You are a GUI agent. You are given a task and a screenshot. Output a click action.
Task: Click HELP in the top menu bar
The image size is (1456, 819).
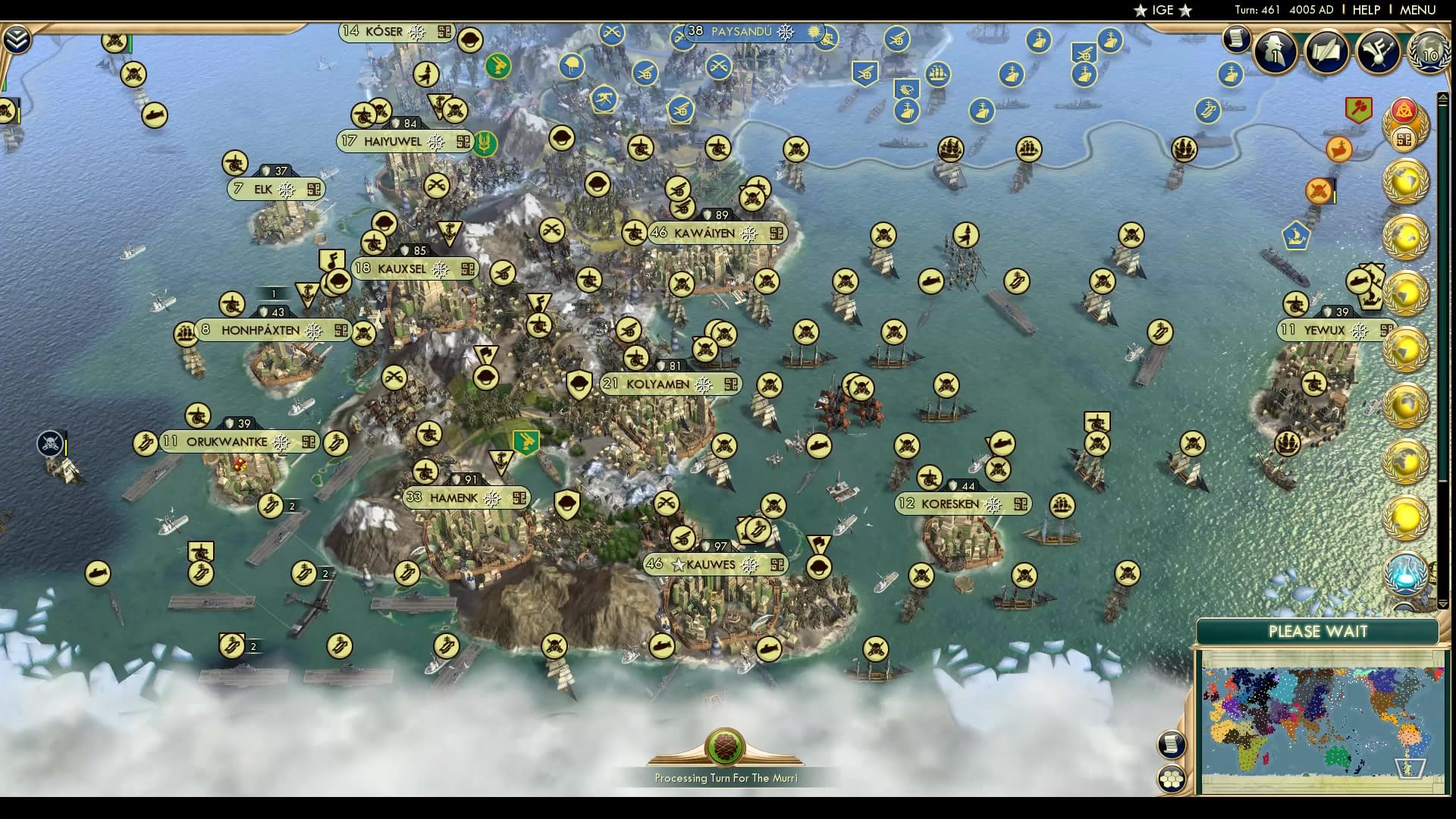click(1365, 11)
